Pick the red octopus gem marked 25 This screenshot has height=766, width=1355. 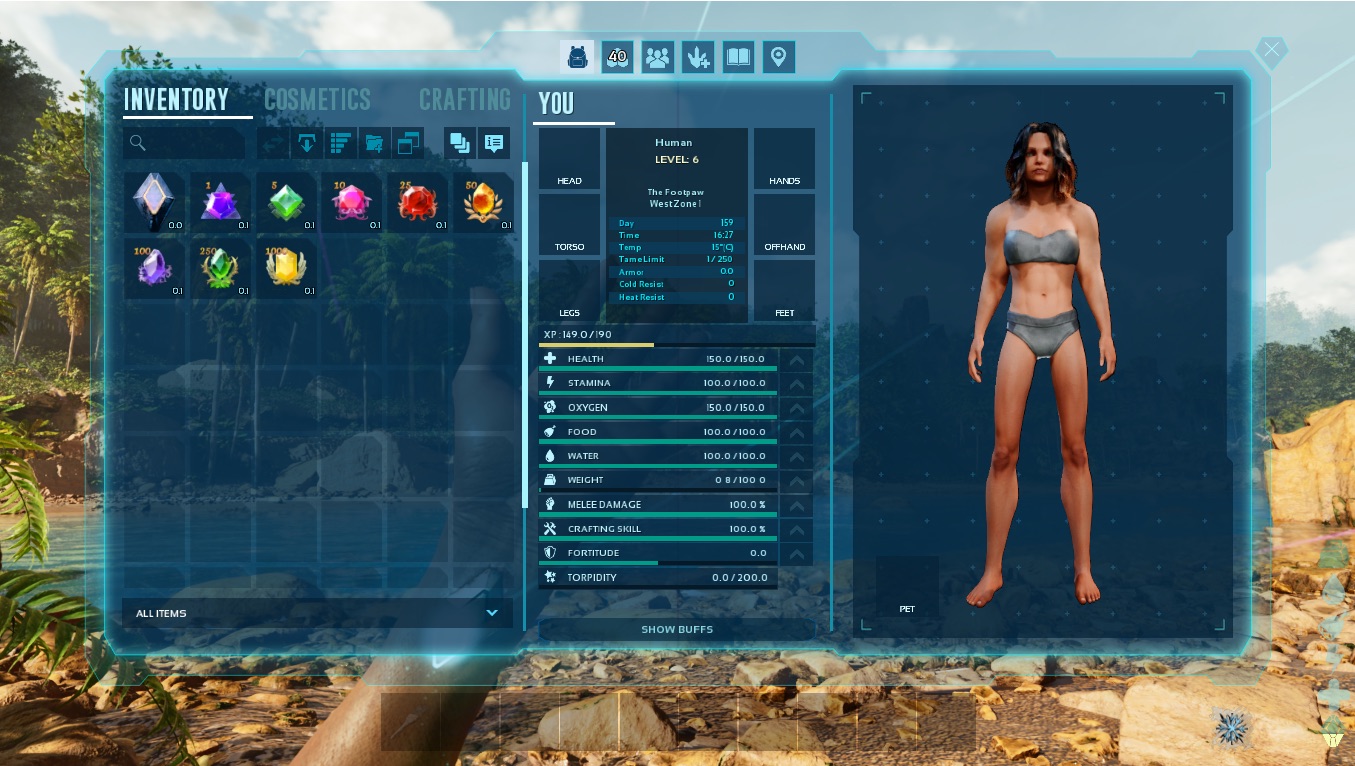(x=416, y=202)
